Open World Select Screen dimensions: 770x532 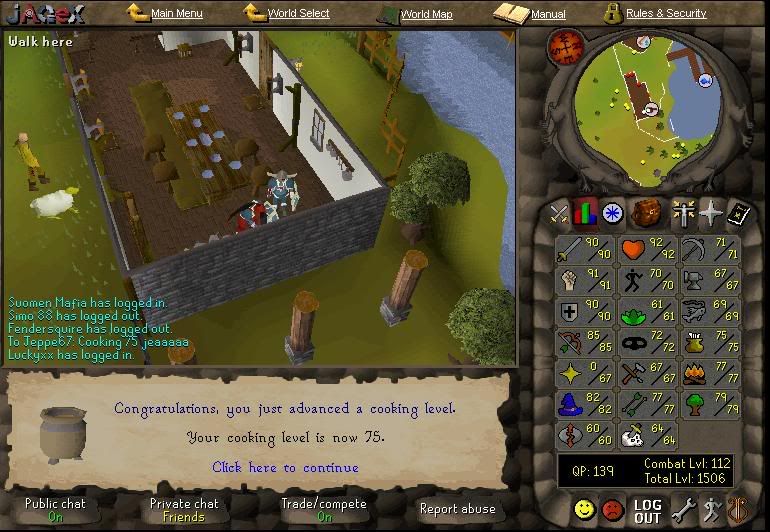pyautogui.click(x=298, y=14)
